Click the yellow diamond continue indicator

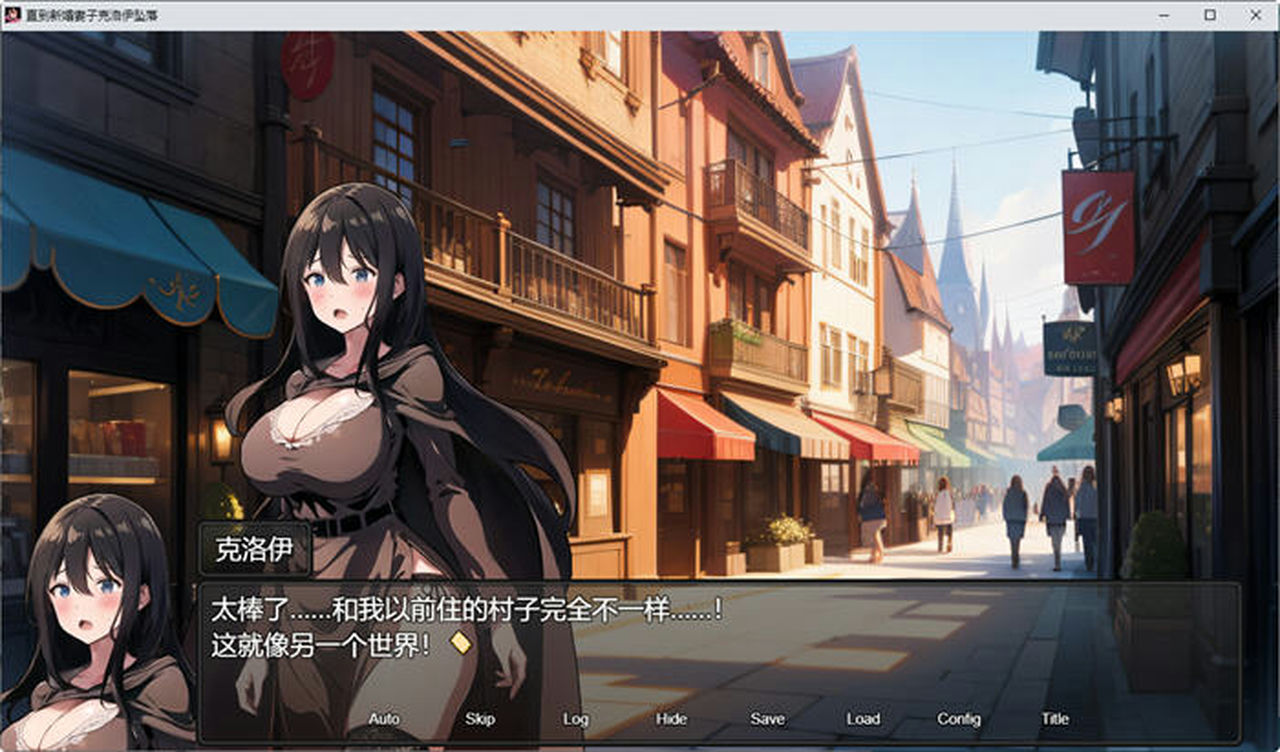click(x=461, y=643)
